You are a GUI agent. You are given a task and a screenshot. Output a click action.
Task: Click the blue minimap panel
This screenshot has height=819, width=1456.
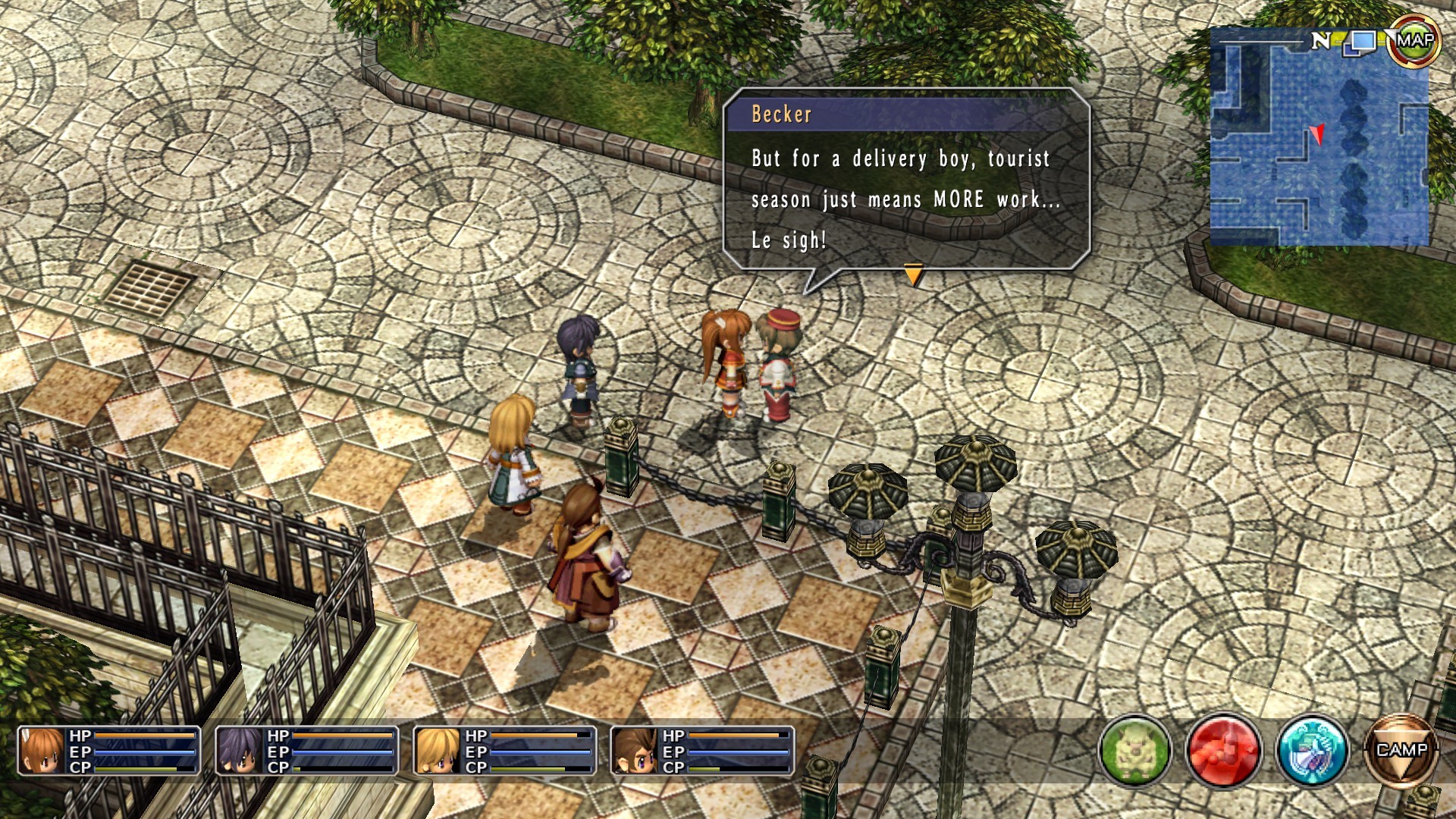(1318, 144)
